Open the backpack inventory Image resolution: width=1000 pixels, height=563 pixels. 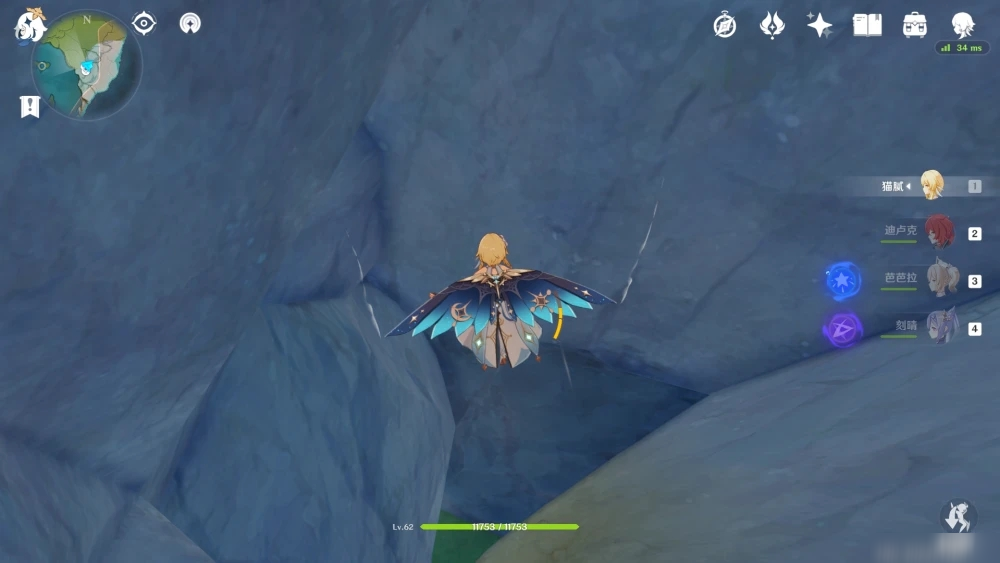(914, 25)
